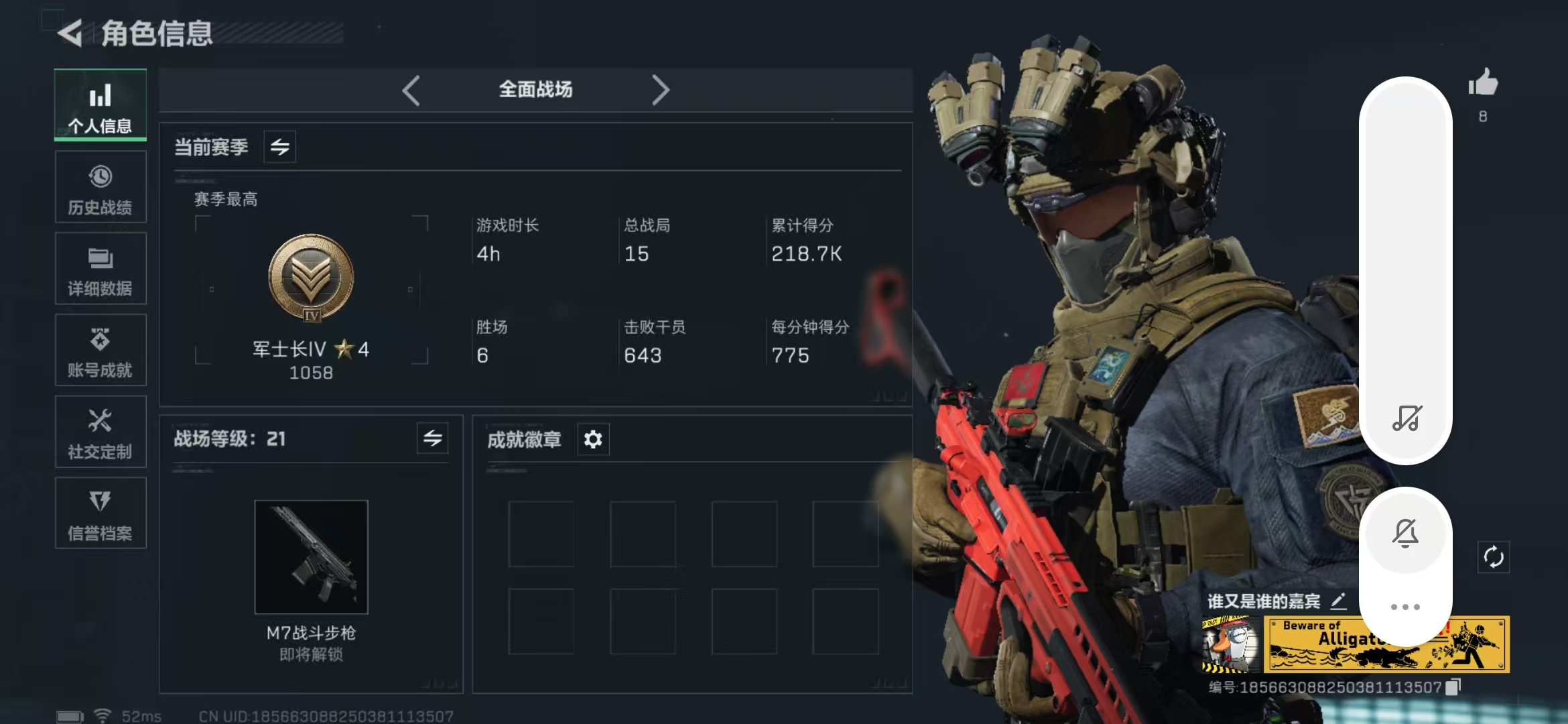This screenshot has height=724, width=1568.
Task: Select the M7战斗步枪 unlock reward
Action: 311,557
